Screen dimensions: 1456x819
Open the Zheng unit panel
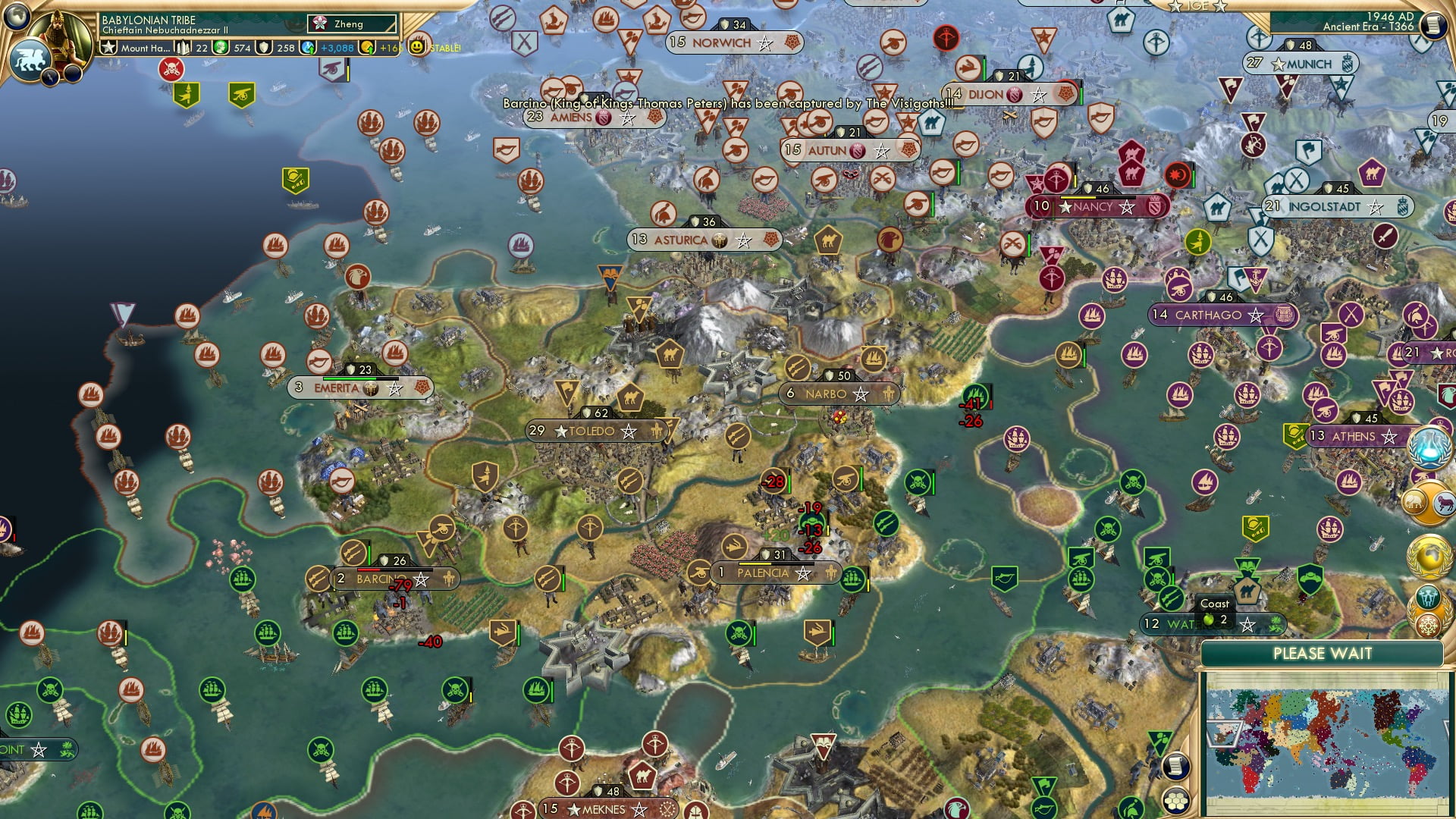click(353, 24)
